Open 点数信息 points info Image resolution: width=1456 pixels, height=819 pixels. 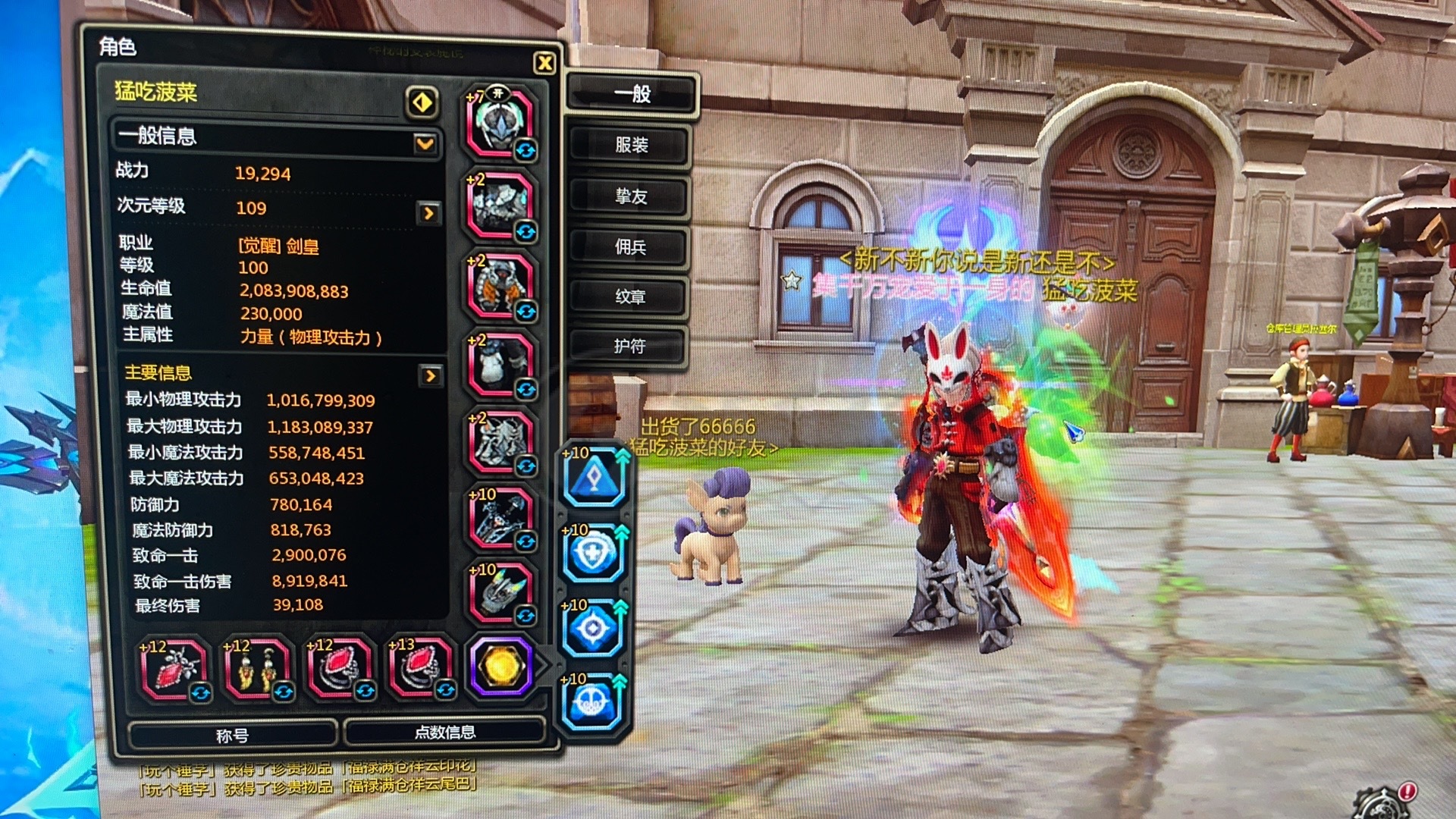444,733
